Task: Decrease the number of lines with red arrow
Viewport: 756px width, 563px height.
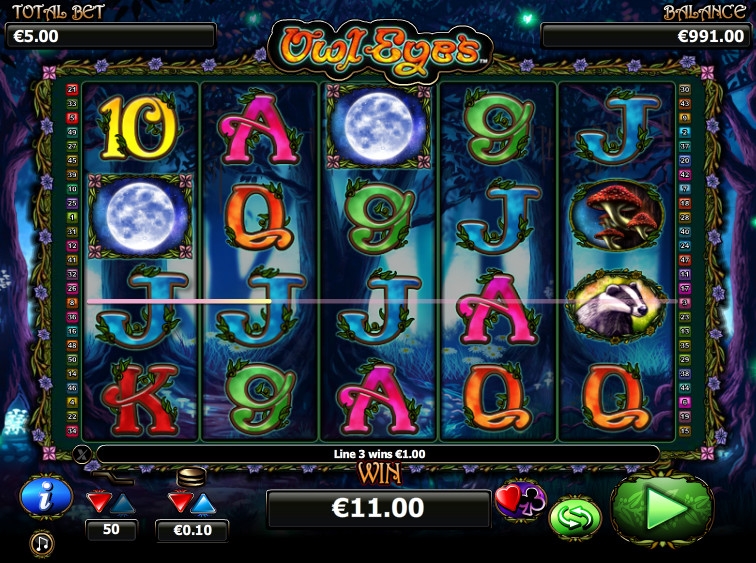Action: [x=99, y=501]
